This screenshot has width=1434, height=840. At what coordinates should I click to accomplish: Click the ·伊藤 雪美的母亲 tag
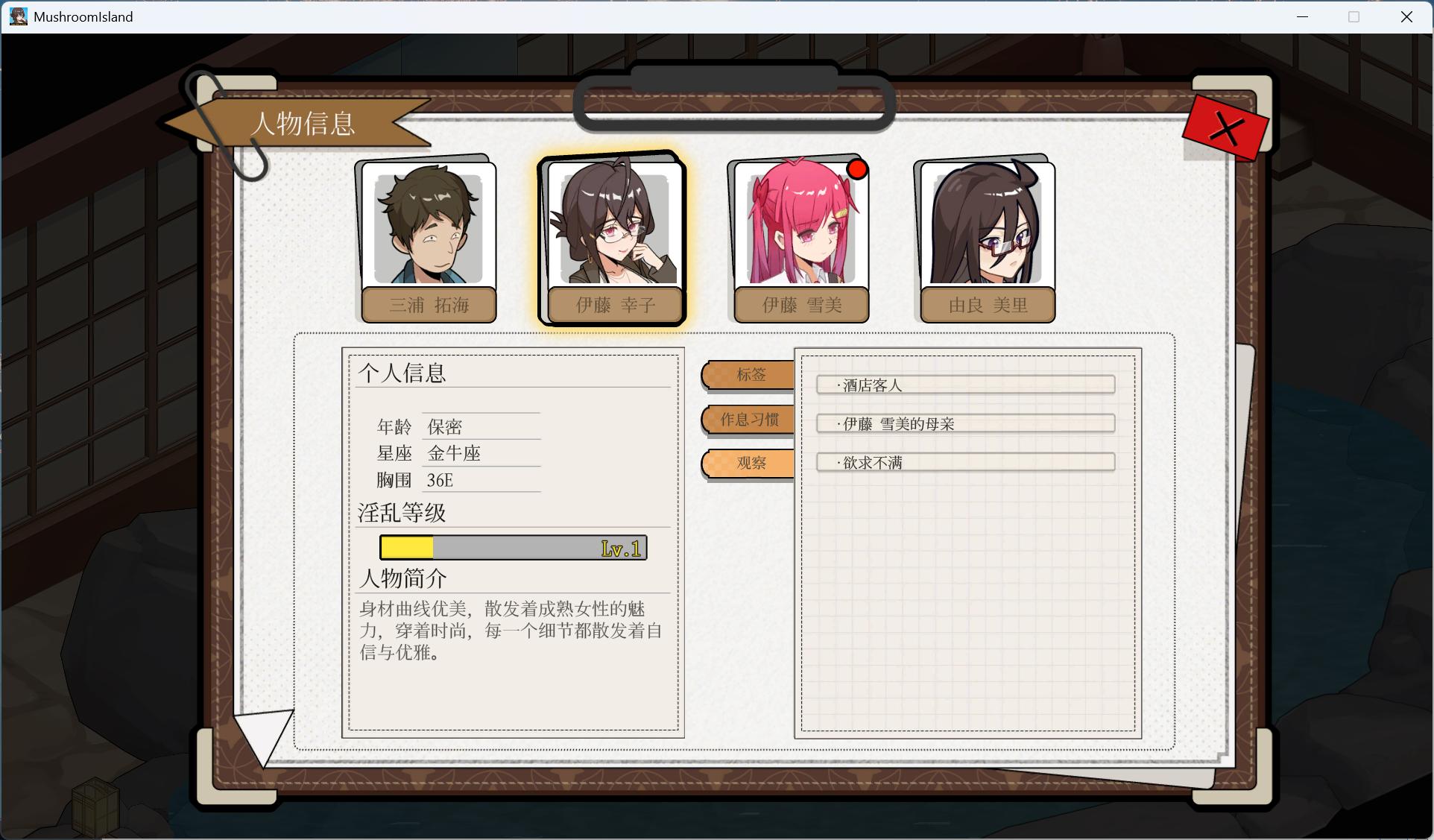click(964, 423)
